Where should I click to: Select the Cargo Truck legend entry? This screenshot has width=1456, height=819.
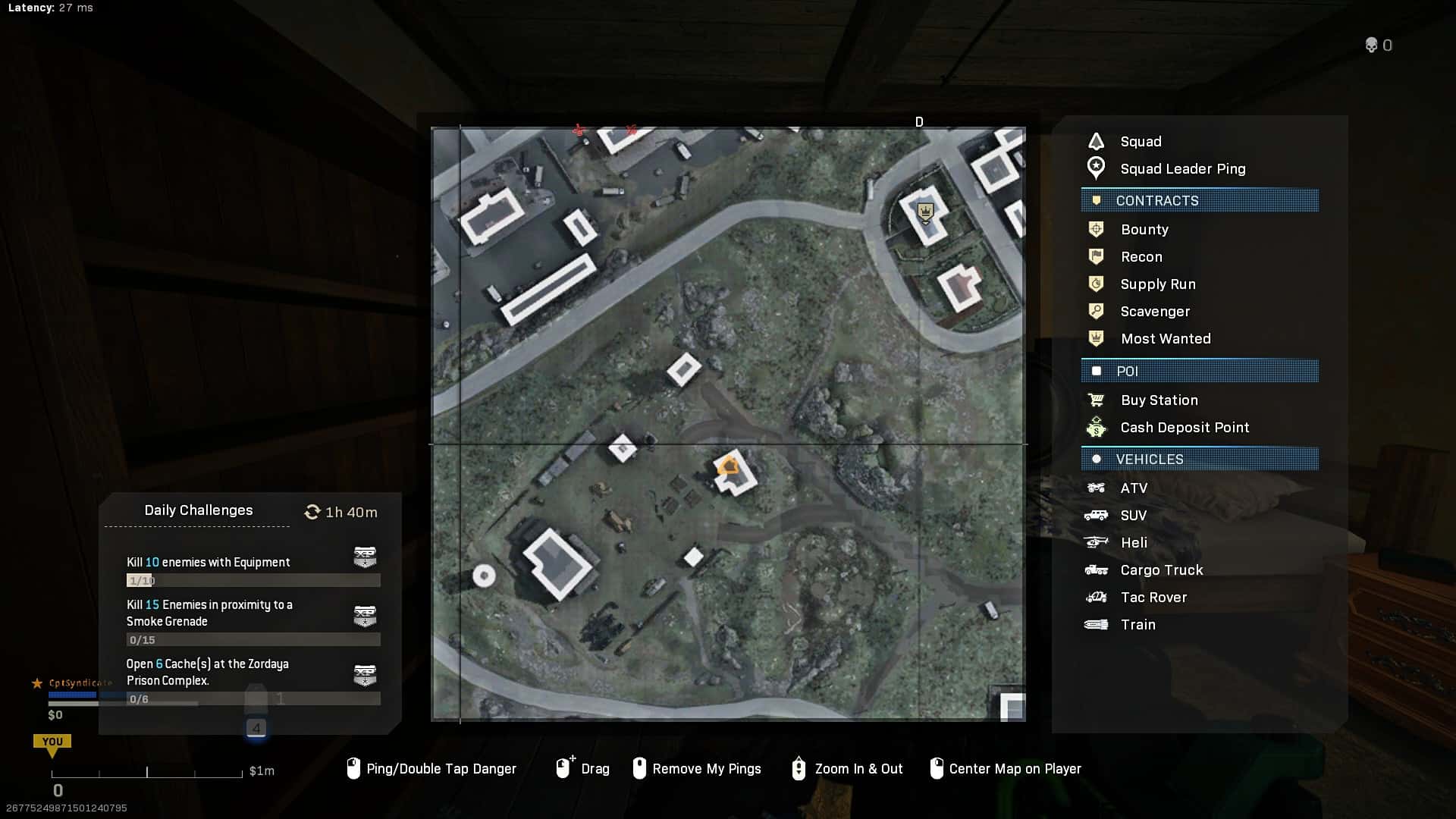1161,570
